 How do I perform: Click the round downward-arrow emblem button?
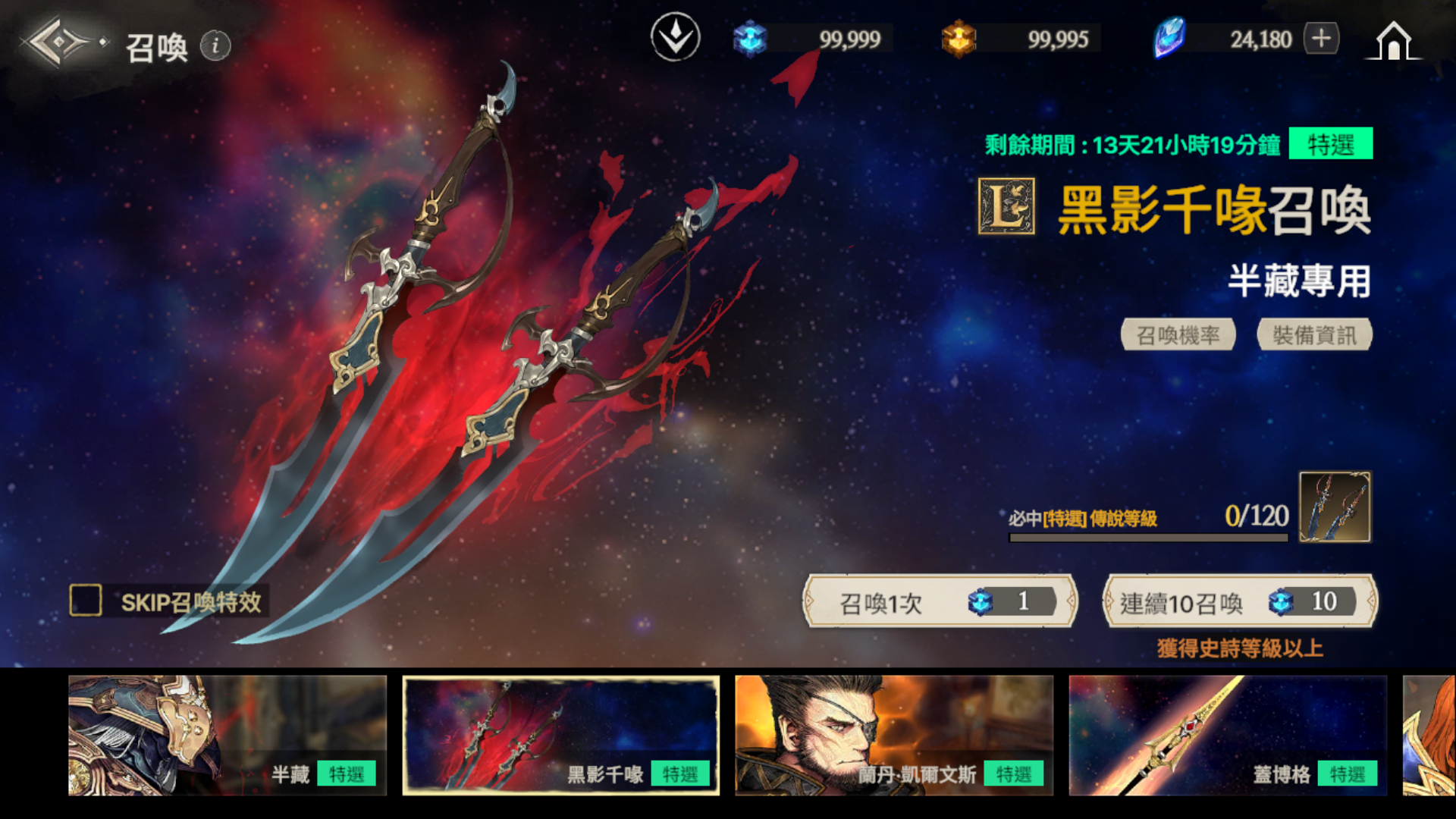(x=675, y=37)
